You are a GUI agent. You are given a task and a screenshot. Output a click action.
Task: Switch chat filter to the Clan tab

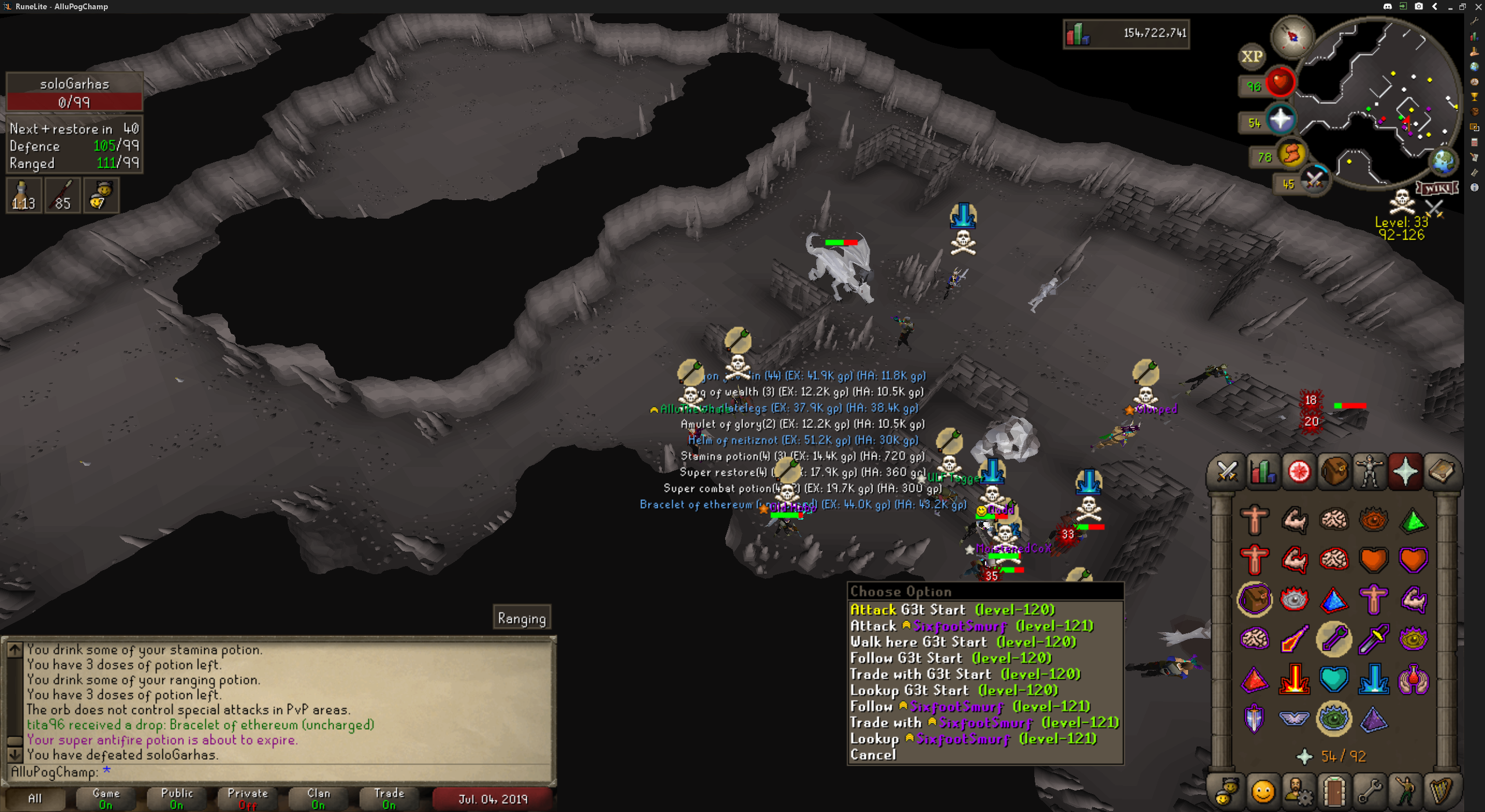coord(318,798)
